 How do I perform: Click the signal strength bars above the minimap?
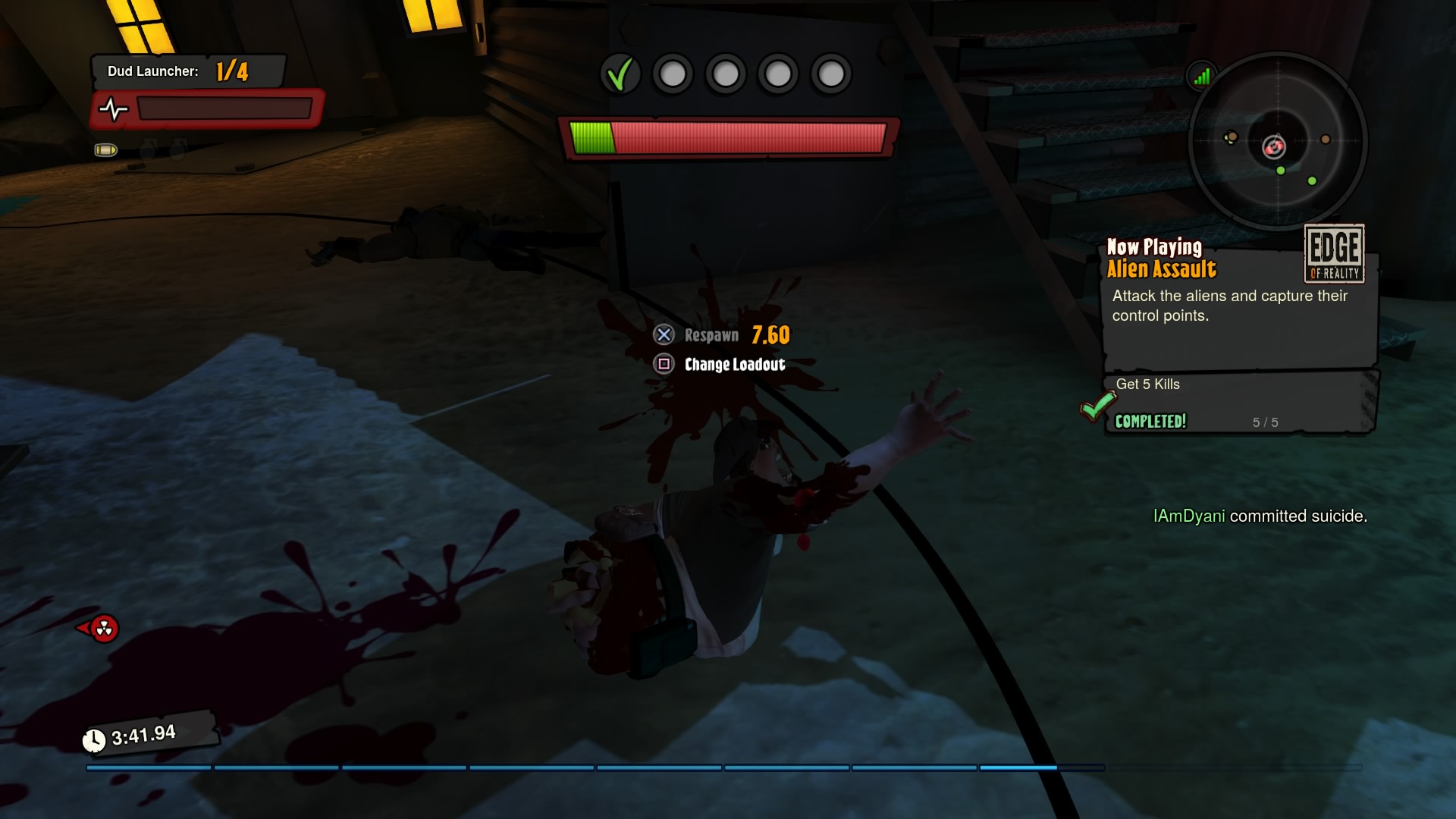point(1202,76)
